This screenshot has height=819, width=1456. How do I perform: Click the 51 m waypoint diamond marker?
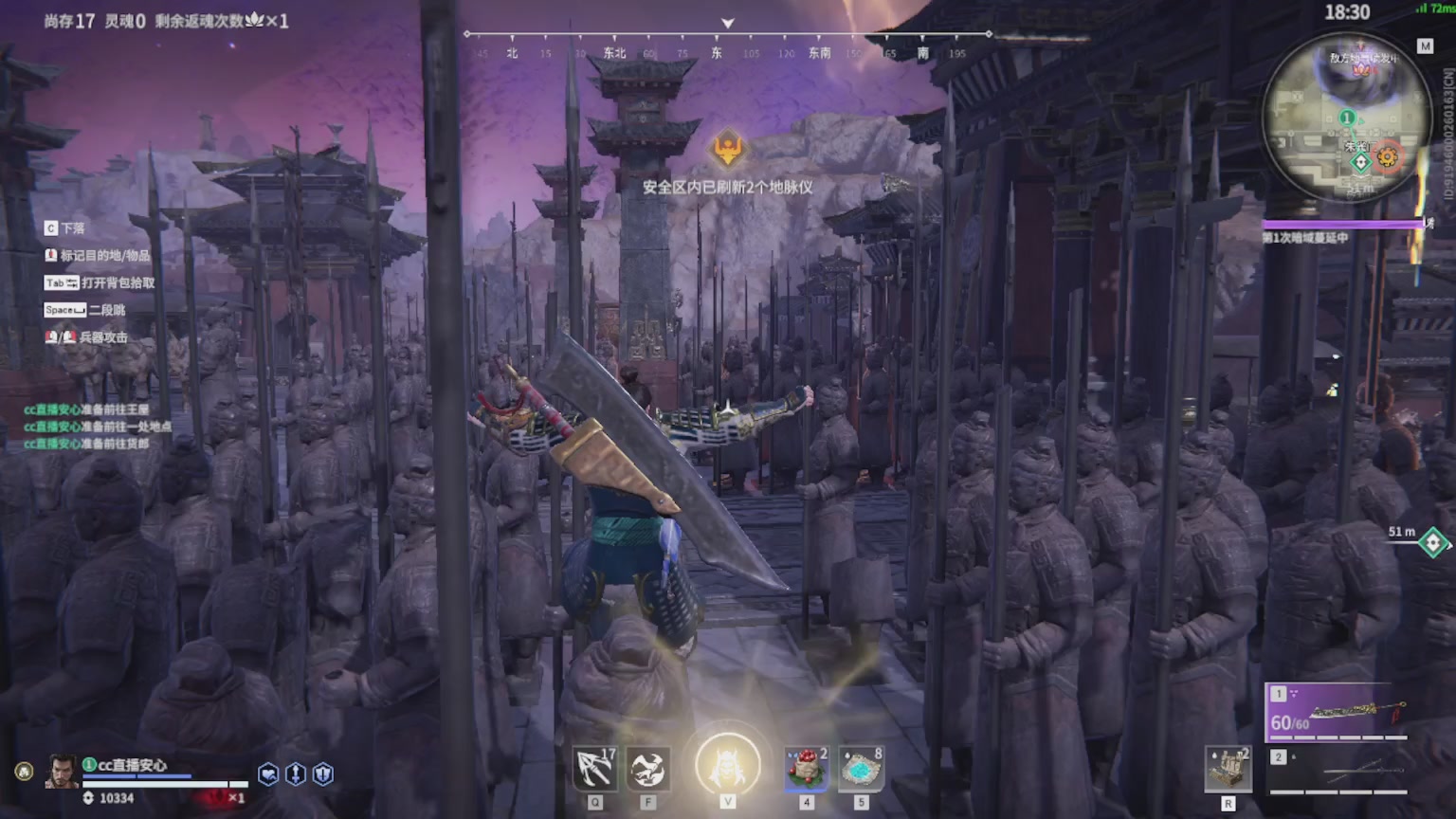1432,542
